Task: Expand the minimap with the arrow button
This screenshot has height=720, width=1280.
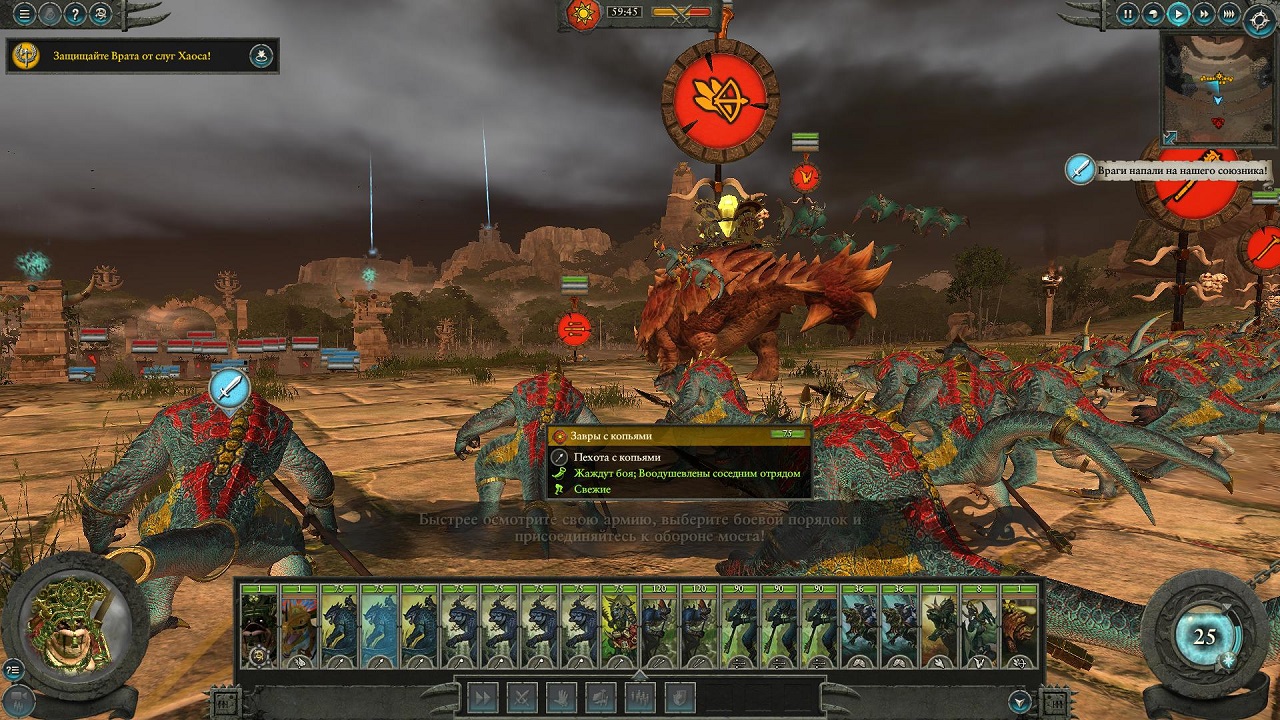Action: (1170, 138)
